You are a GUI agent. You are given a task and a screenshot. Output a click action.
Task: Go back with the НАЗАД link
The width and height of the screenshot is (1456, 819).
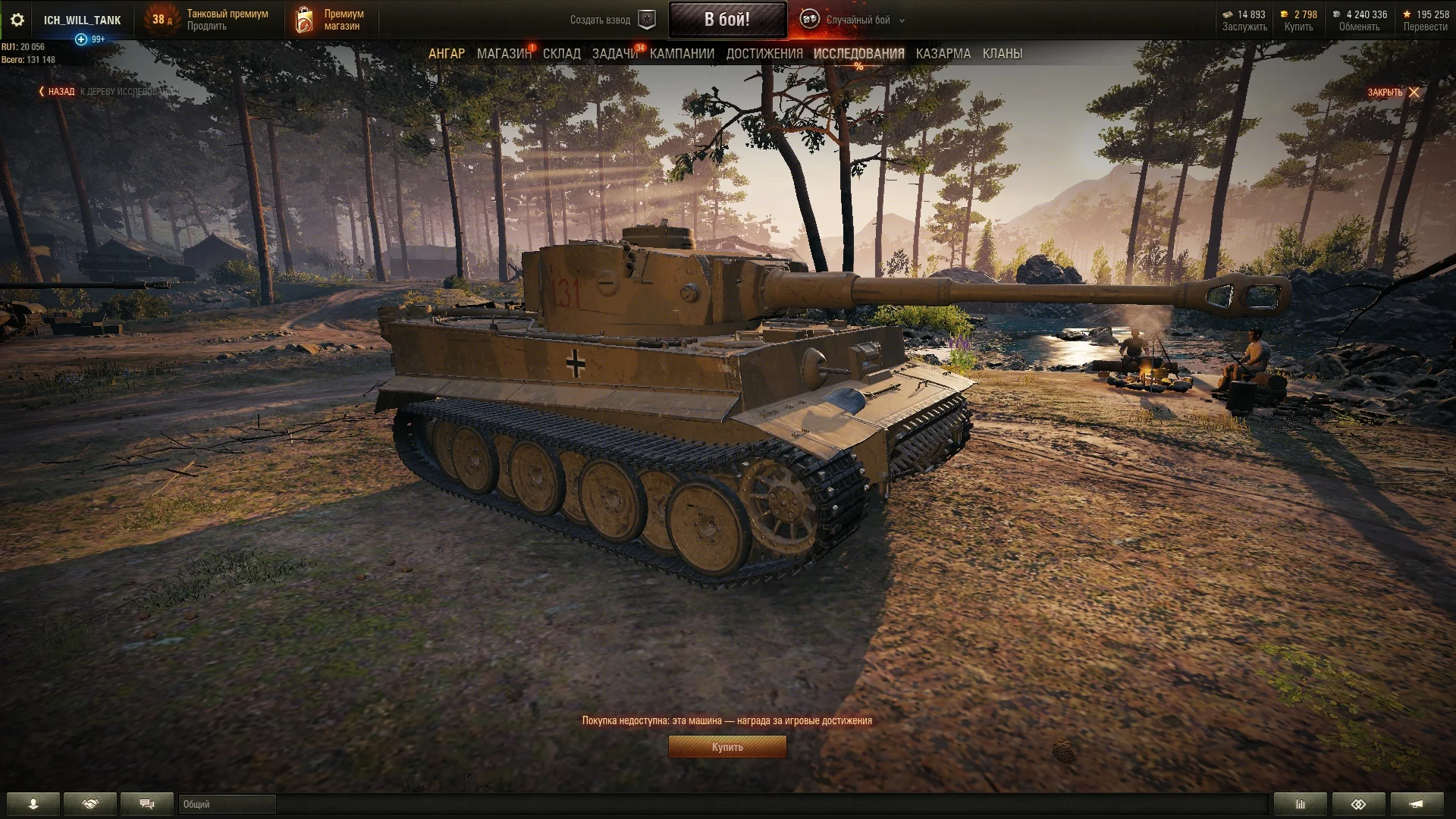coord(58,92)
